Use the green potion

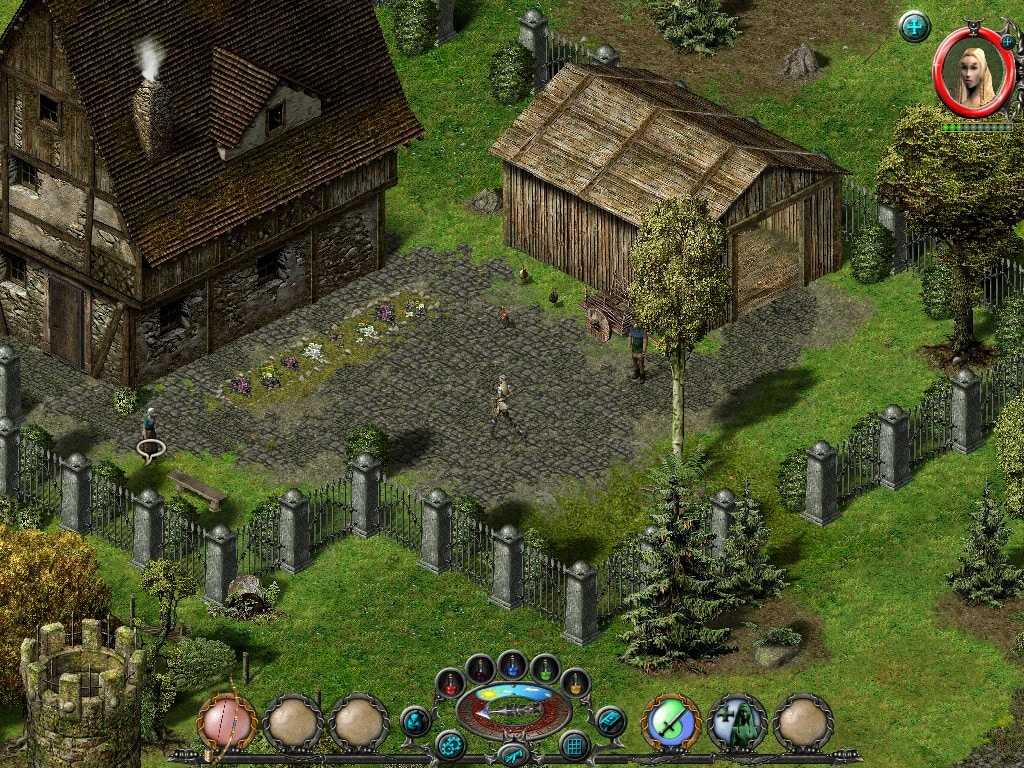(545, 668)
